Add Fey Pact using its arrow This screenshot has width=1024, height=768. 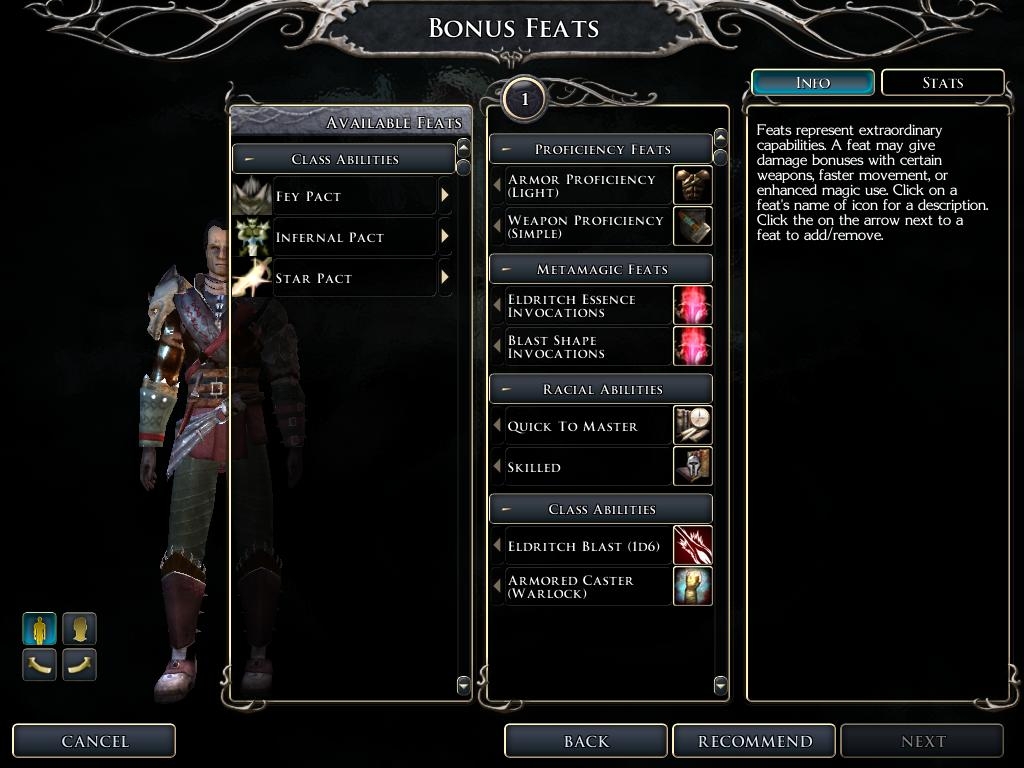(445, 196)
